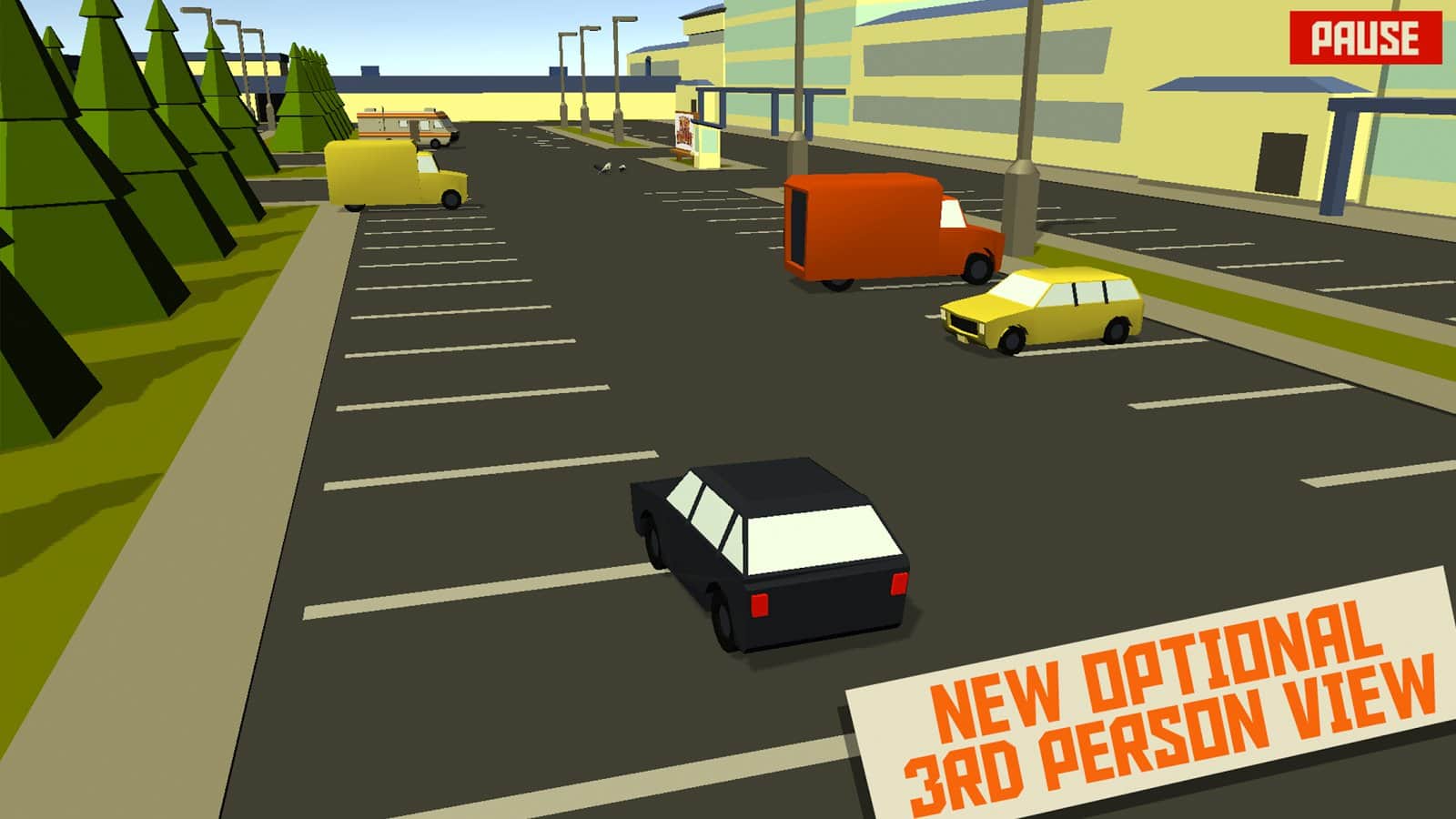The width and height of the screenshot is (1456, 819).
Task: Click the bus stop shelter poster
Action: pyautogui.click(x=685, y=130)
